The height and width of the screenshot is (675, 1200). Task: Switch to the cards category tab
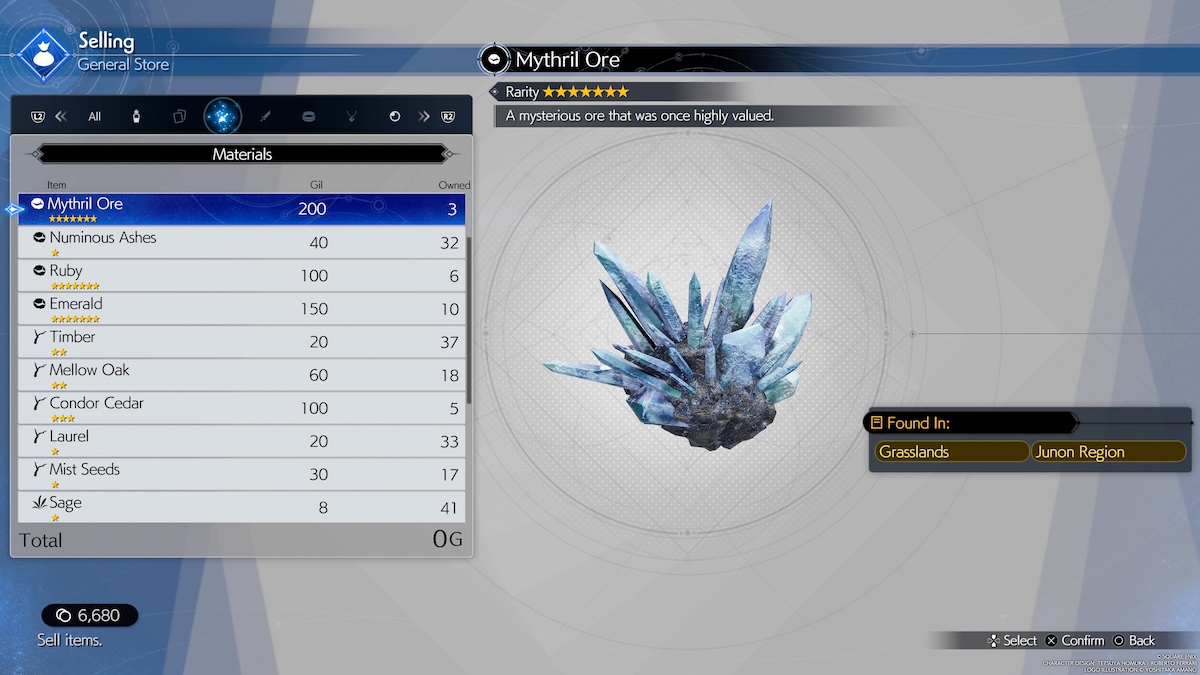179,116
